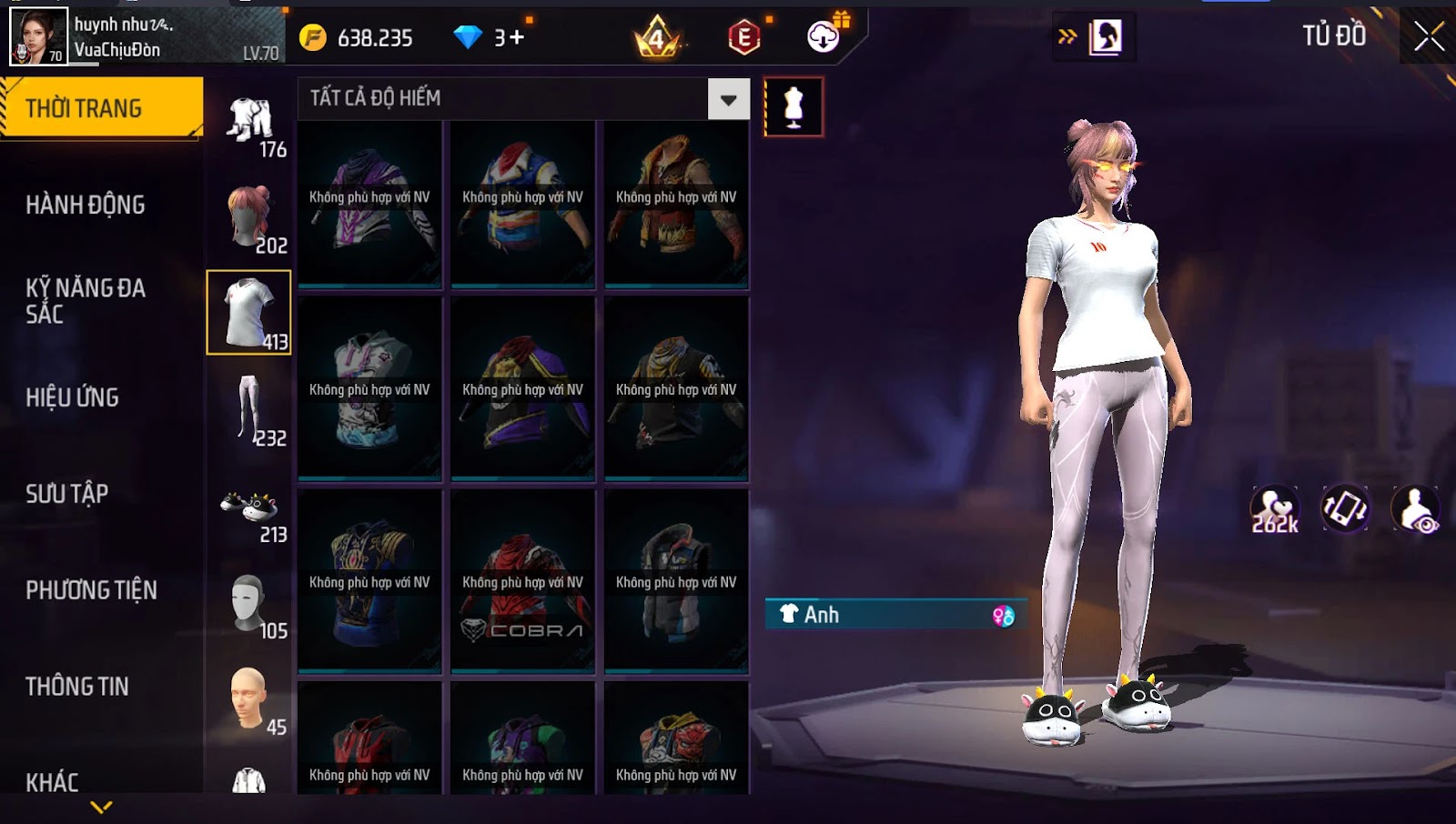Add diamonds with the plus button
The height and width of the screenshot is (824, 1456).
click(x=517, y=37)
